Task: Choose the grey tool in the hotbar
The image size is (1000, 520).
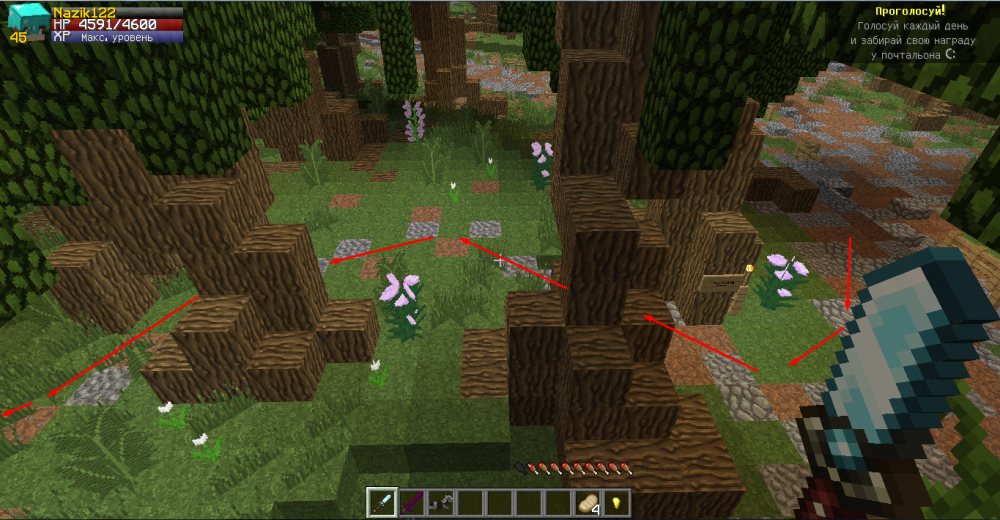Action: pyautogui.click(x=440, y=502)
